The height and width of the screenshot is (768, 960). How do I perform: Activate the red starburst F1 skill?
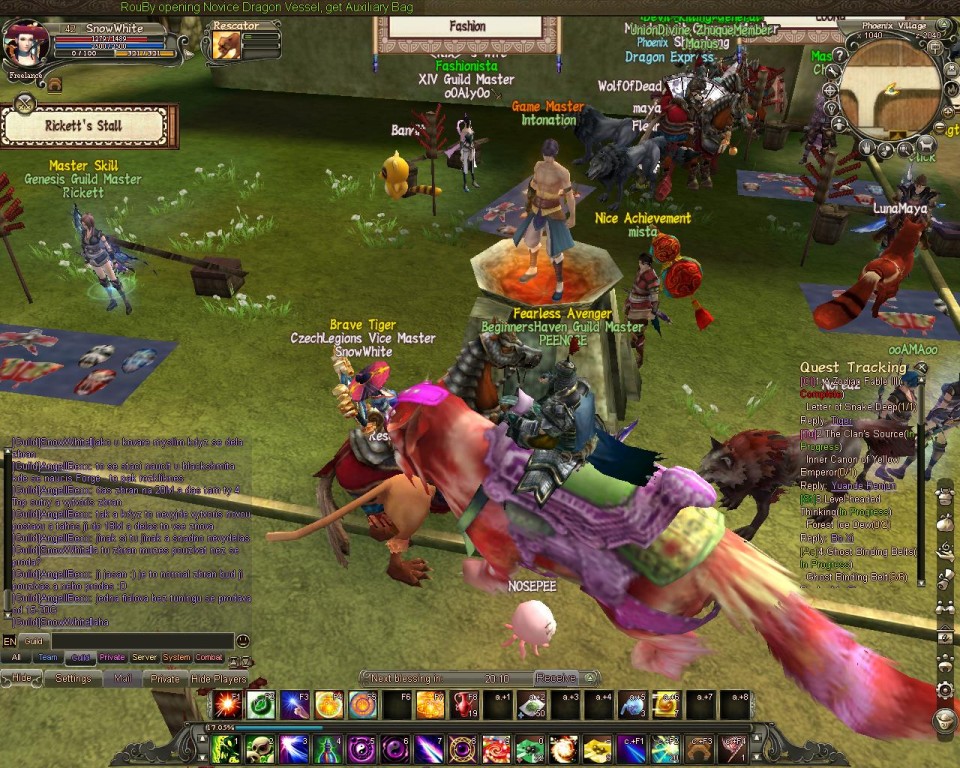226,705
